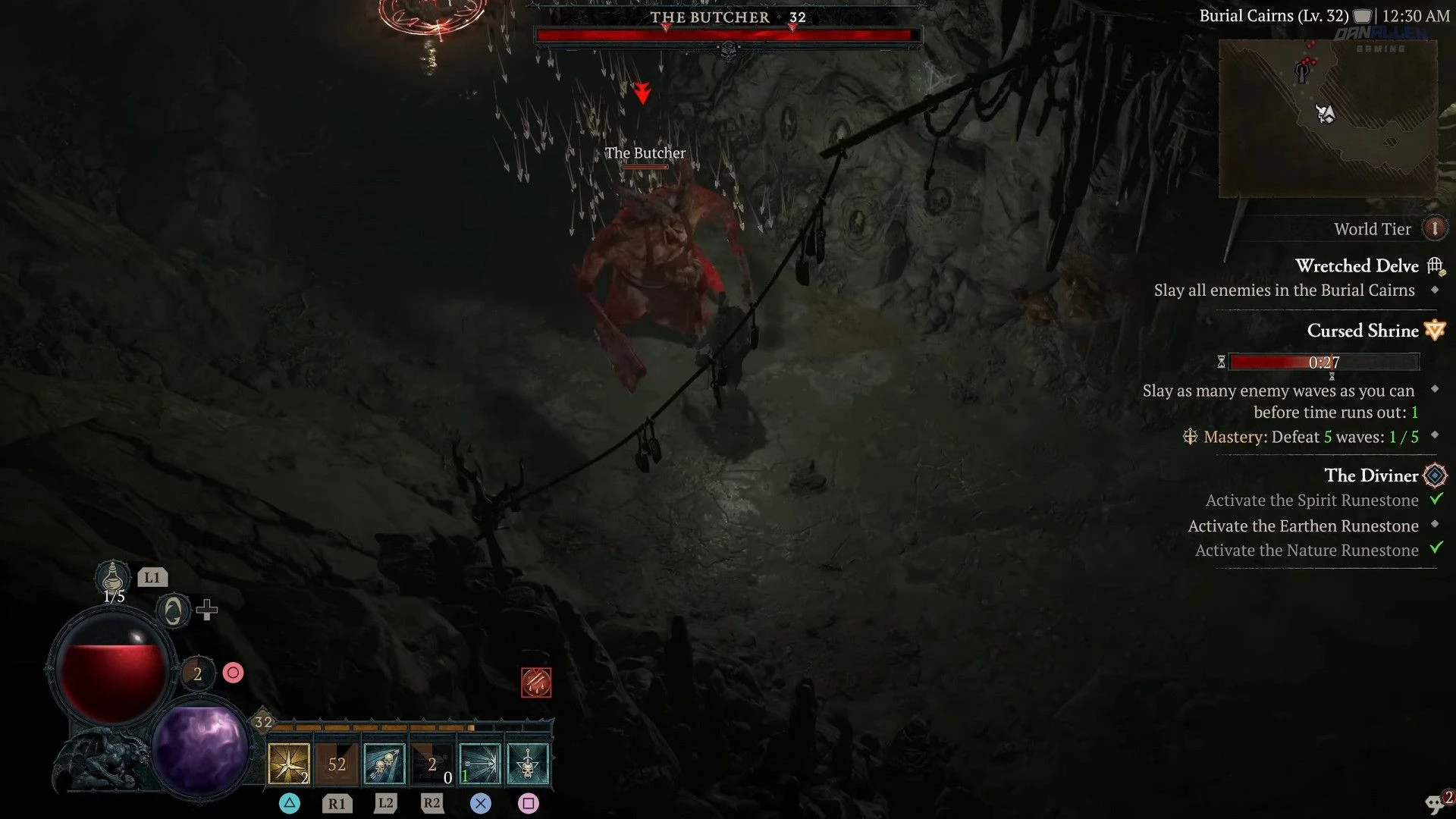Select the evade skill slot beside health orb
1456x819 pixels.
coord(198,673)
